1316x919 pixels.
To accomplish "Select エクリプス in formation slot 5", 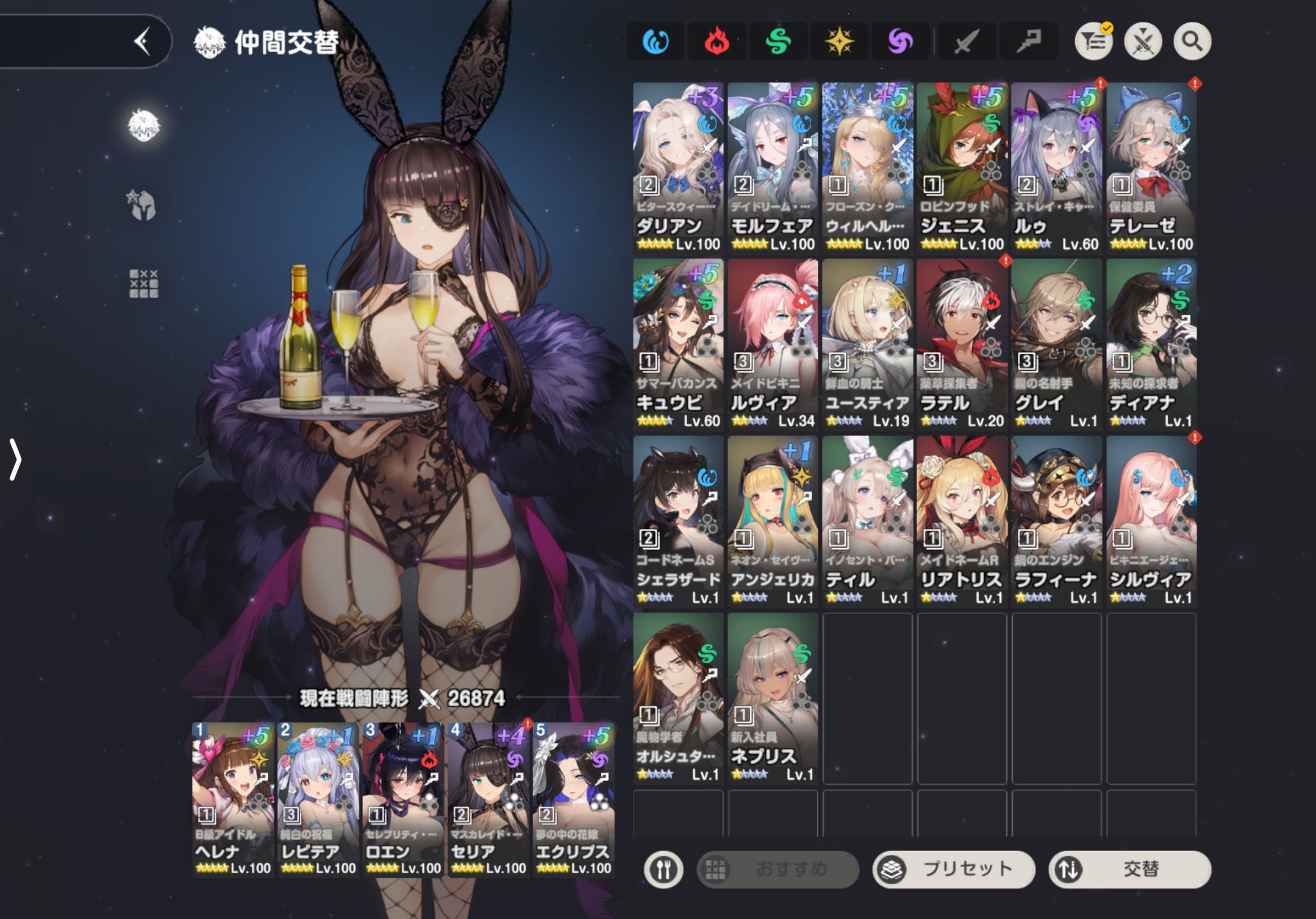I will 573,799.
